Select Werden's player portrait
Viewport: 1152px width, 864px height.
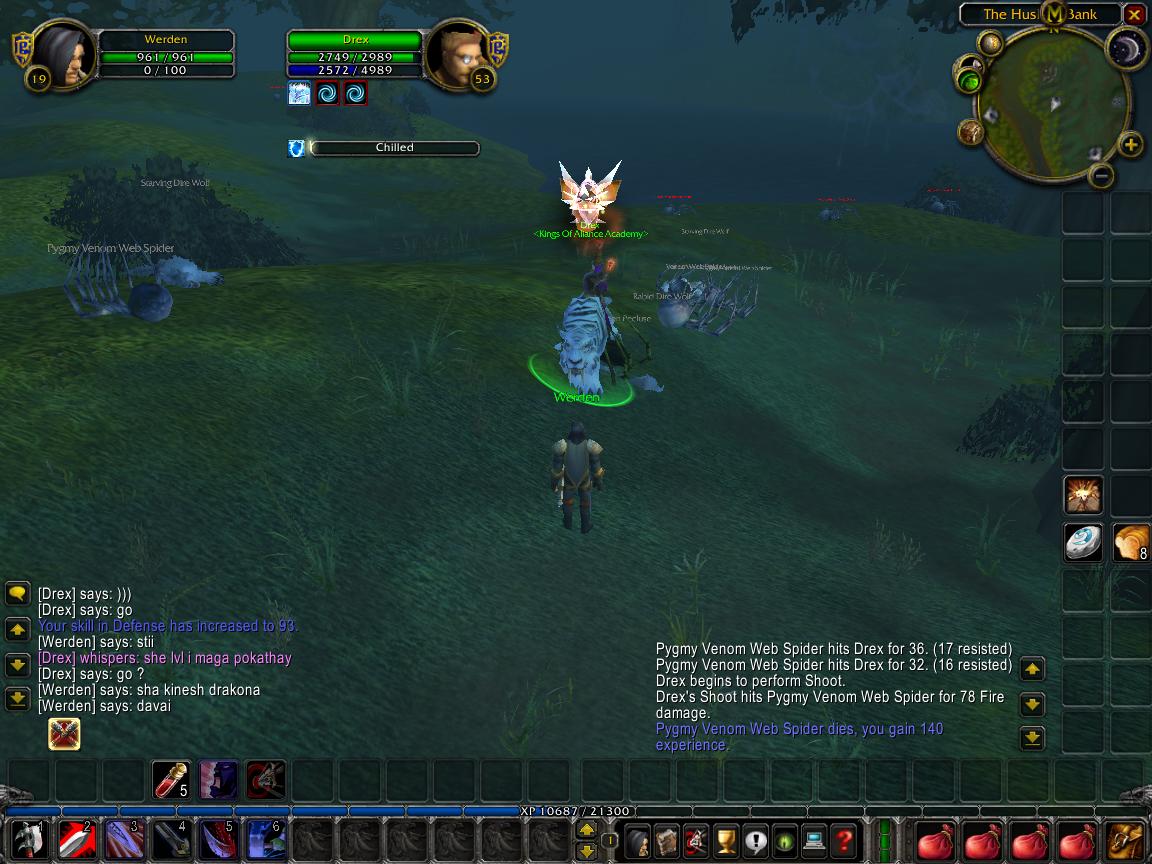(66, 55)
